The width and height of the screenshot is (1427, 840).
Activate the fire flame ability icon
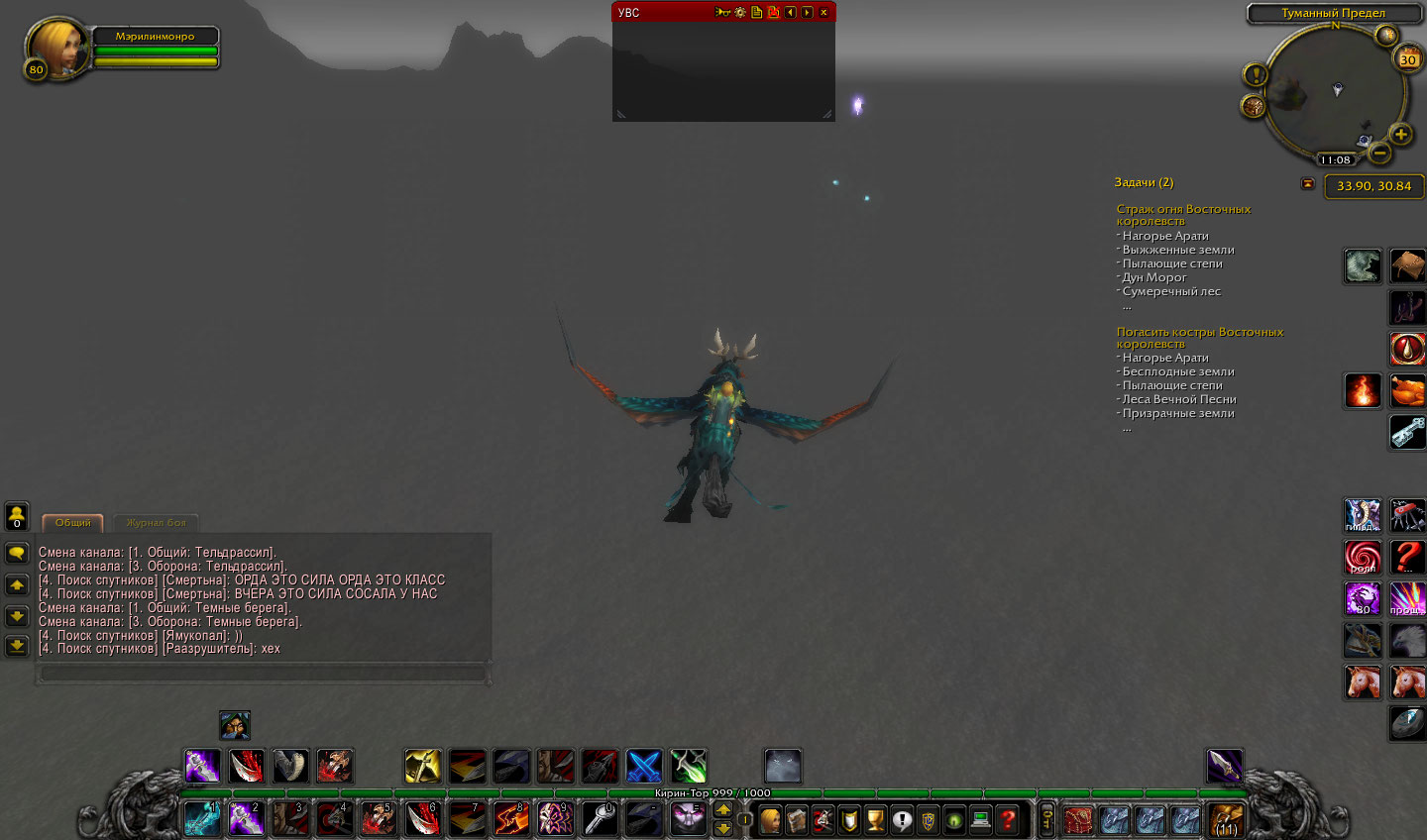tap(1363, 390)
